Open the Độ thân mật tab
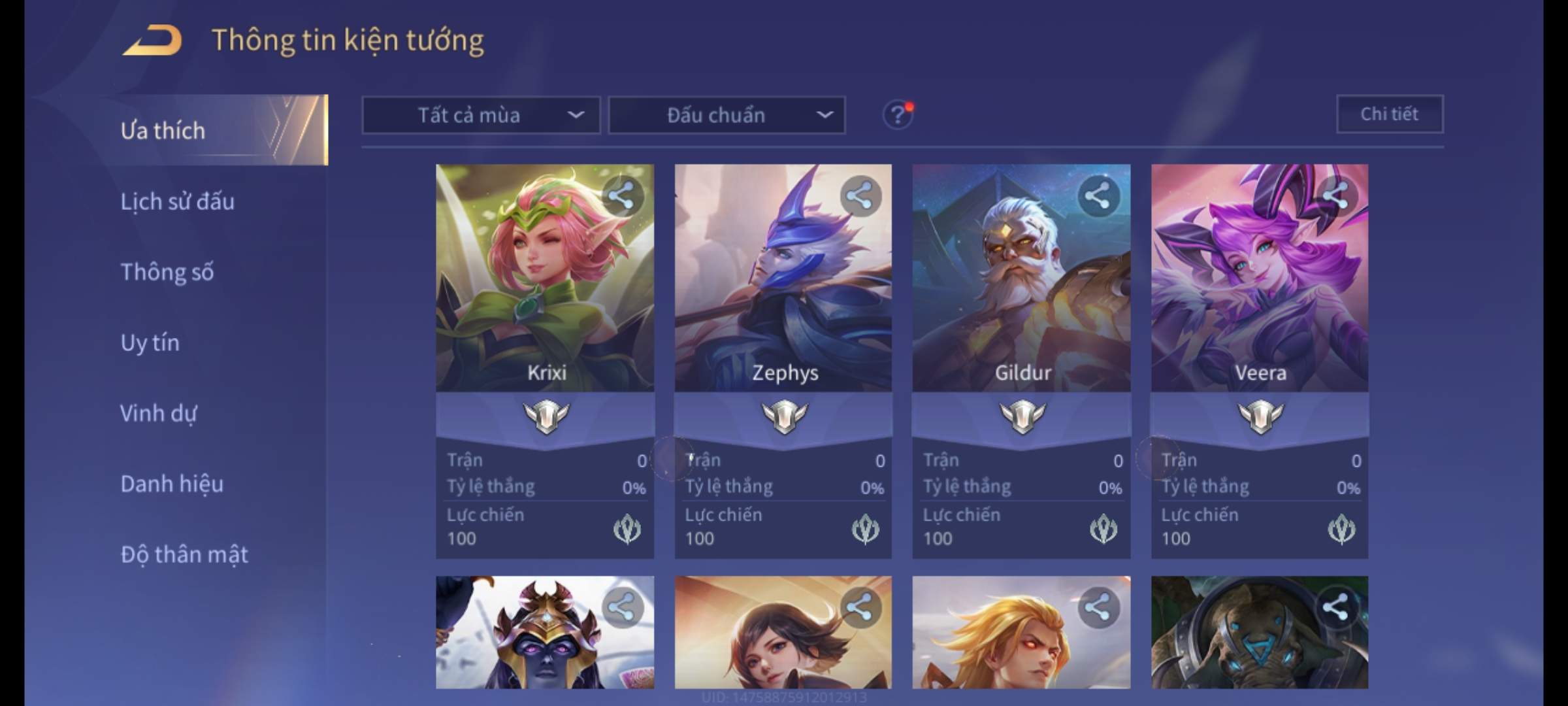 coord(184,554)
